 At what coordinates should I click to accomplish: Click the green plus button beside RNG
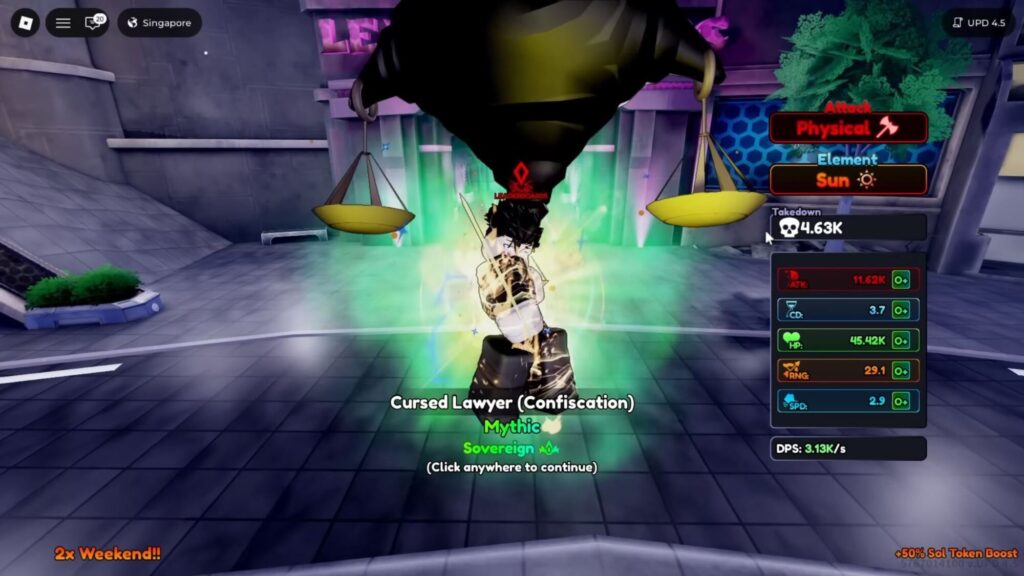[901, 371]
